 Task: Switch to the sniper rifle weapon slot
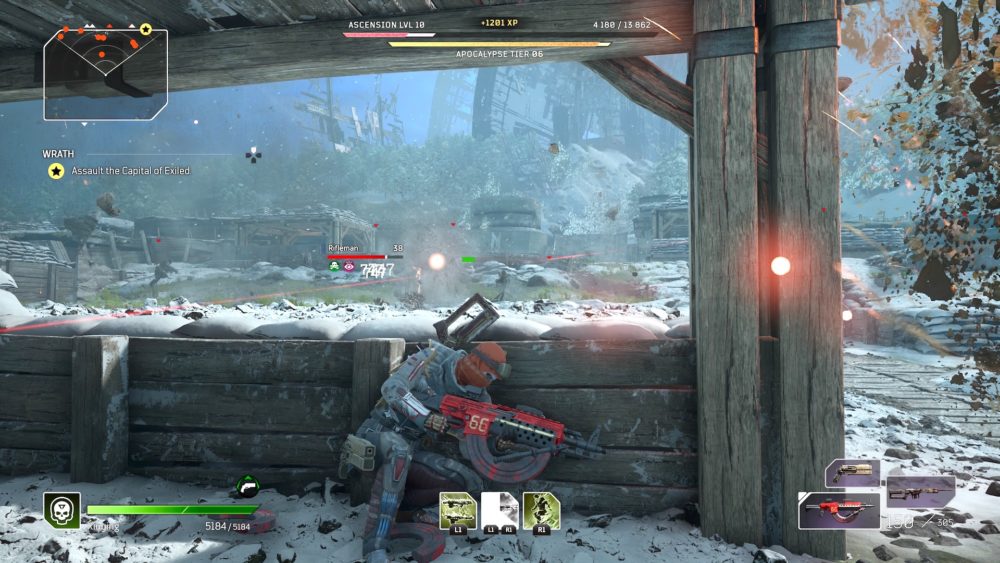tap(920, 490)
